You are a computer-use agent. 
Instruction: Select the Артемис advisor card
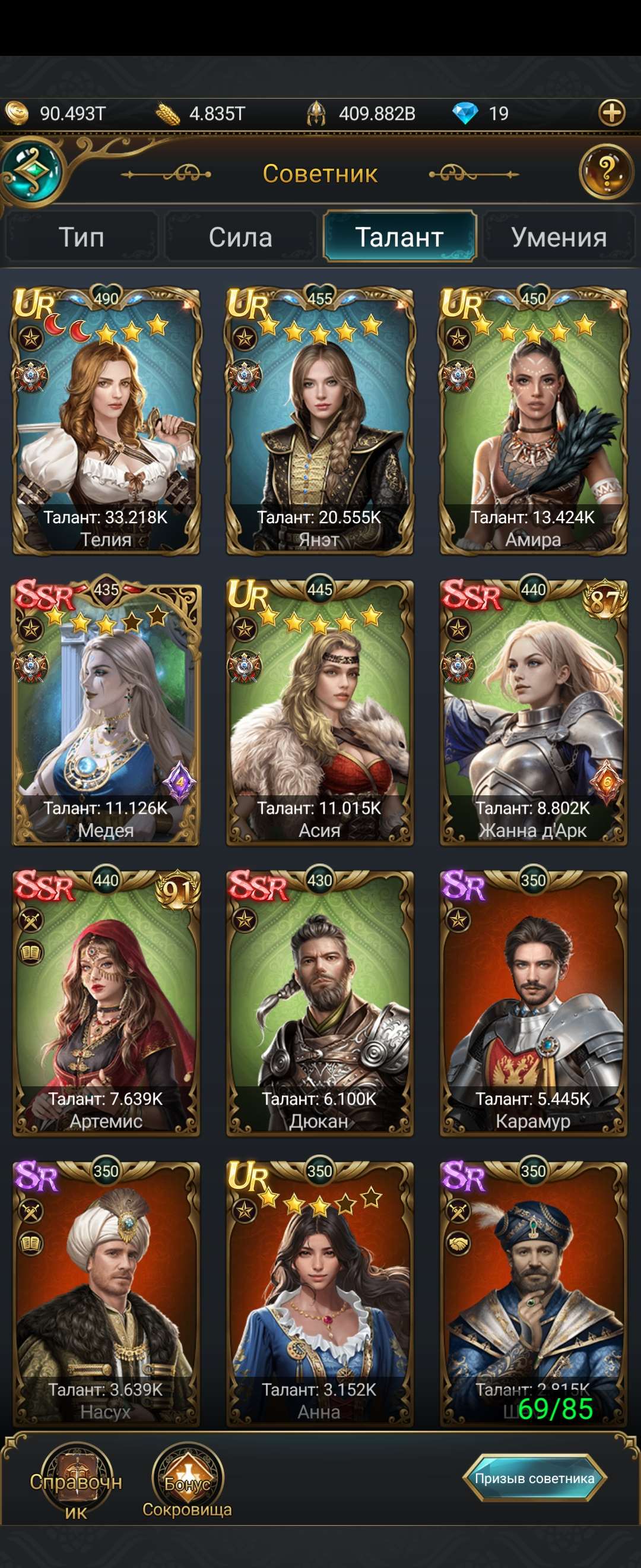106,1003
